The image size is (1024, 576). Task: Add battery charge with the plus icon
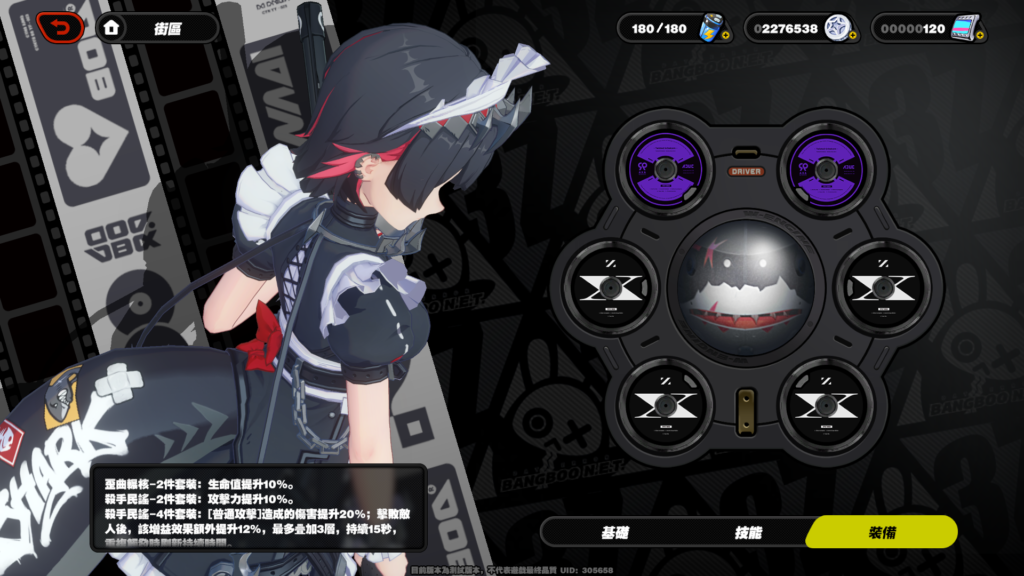click(x=725, y=36)
